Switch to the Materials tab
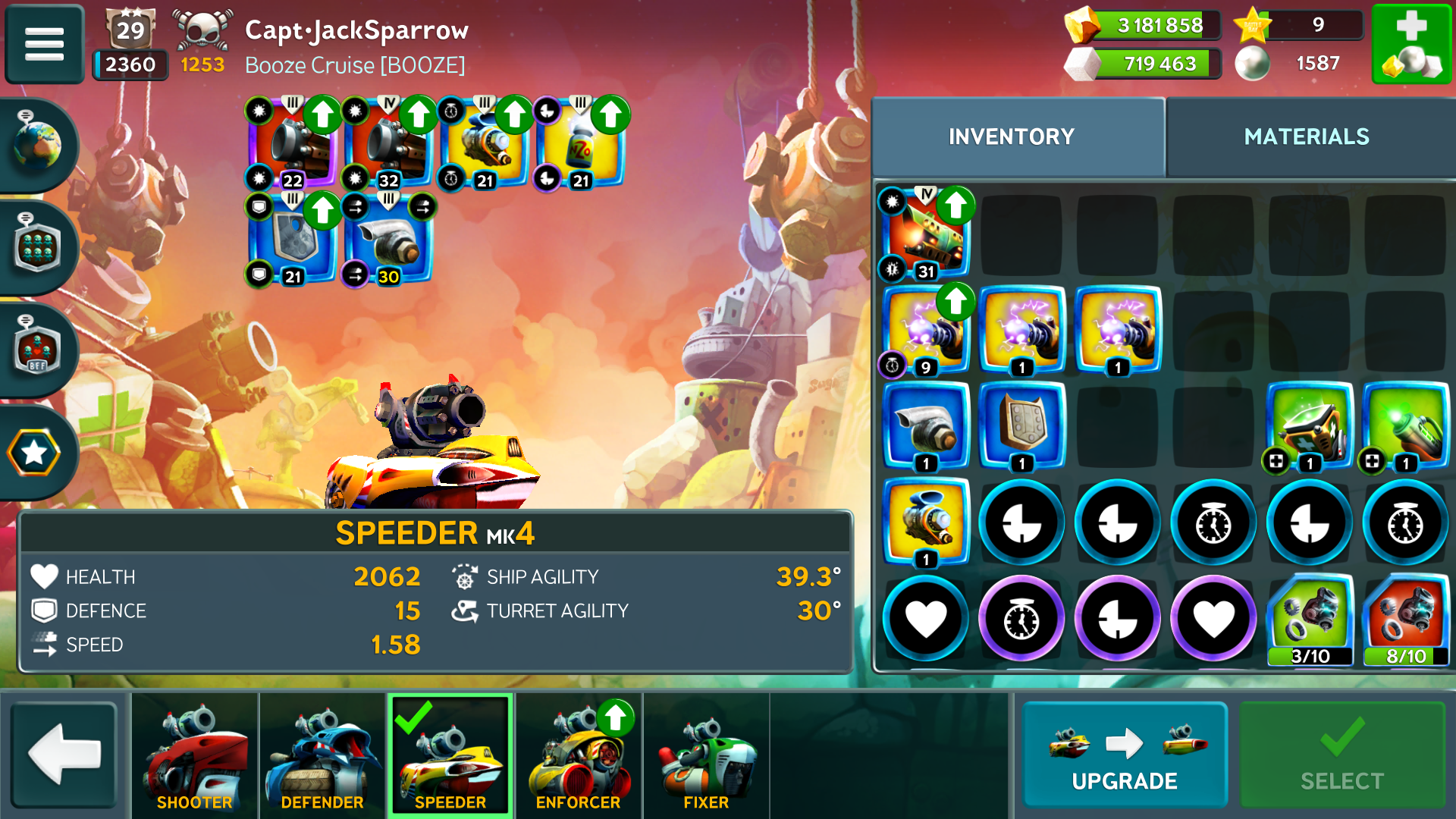Viewport: 1456px width, 819px height. [x=1306, y=136]
